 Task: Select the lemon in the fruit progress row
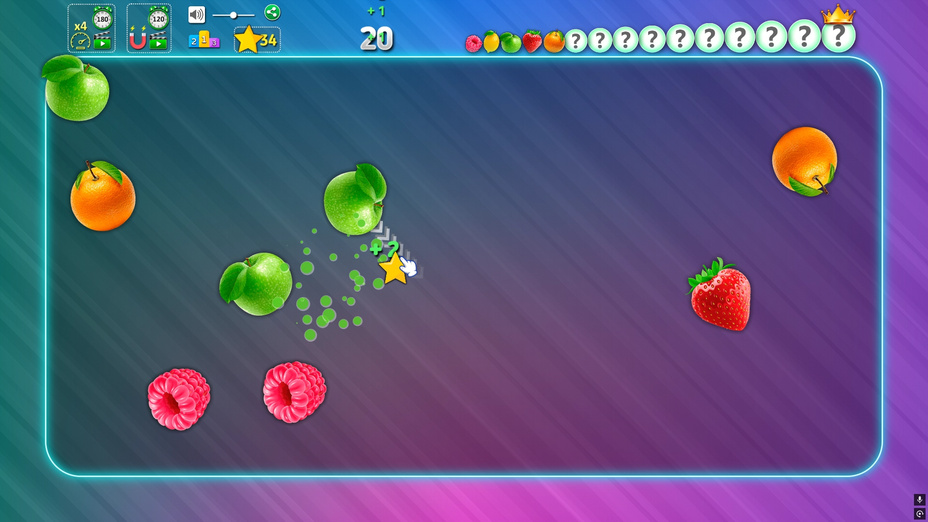coord(491,42)
